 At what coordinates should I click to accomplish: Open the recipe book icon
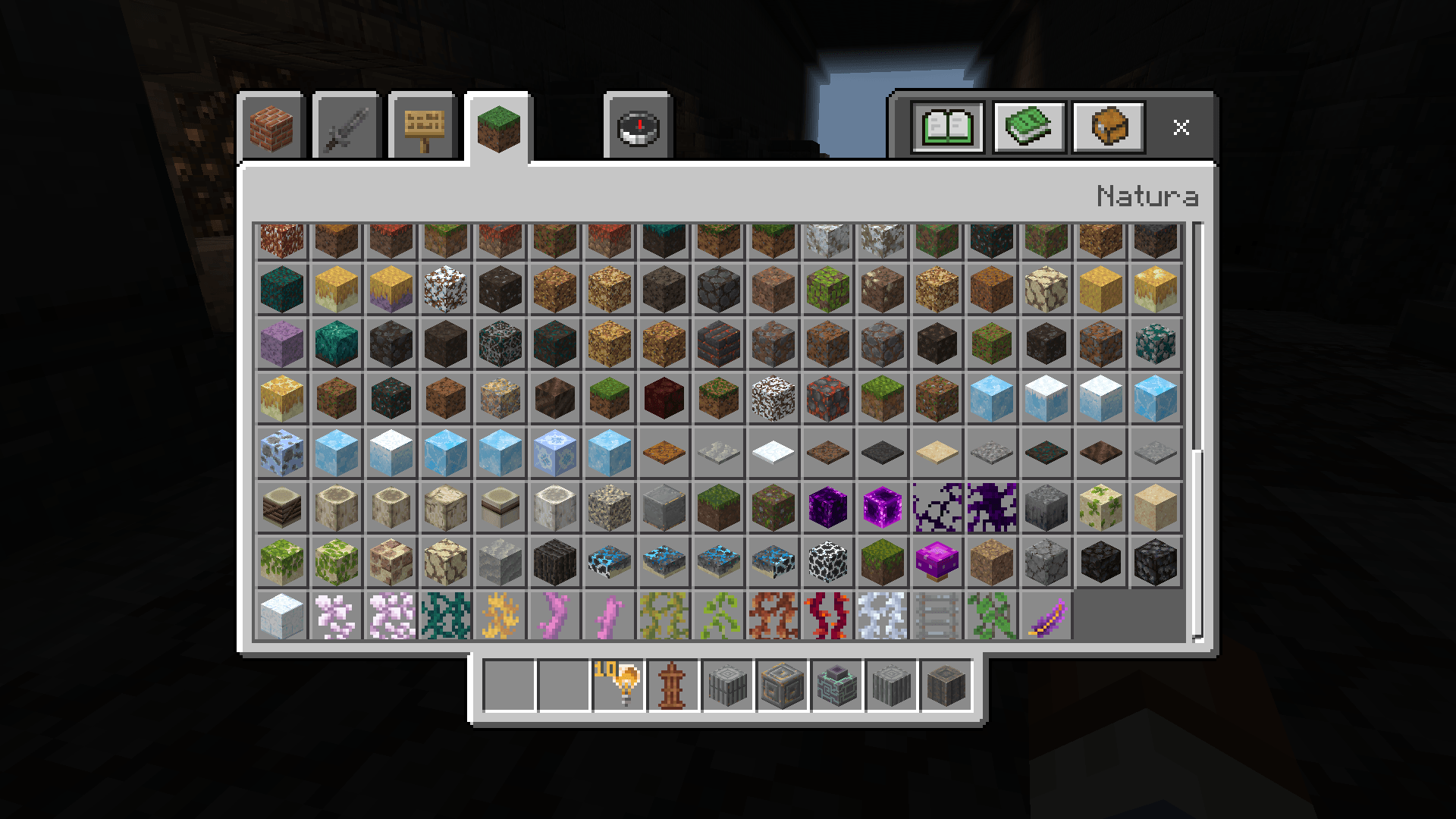pyautogui.click(x=946, y=127)
